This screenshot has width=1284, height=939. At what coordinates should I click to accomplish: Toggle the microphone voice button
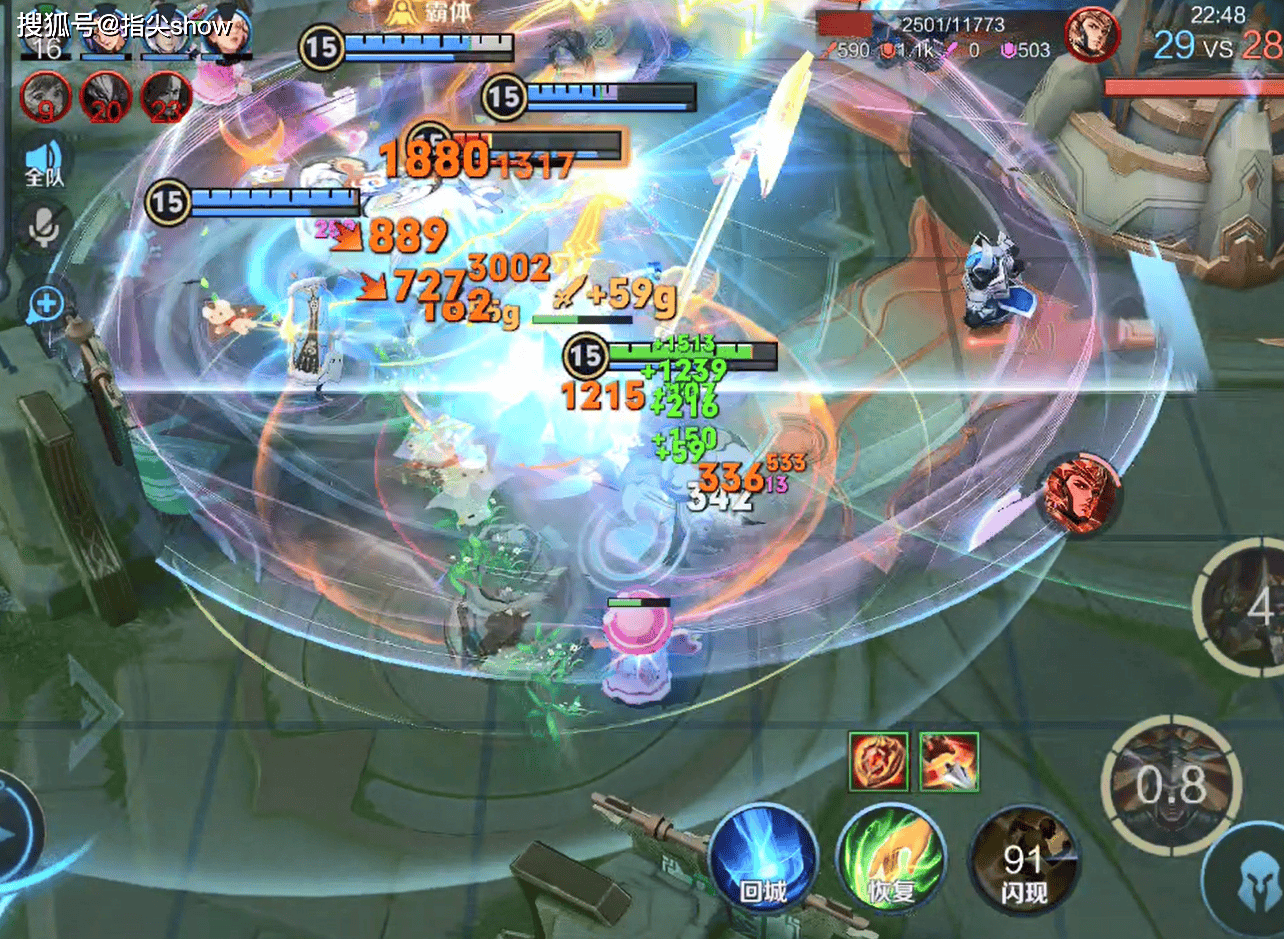pos(44,229)
